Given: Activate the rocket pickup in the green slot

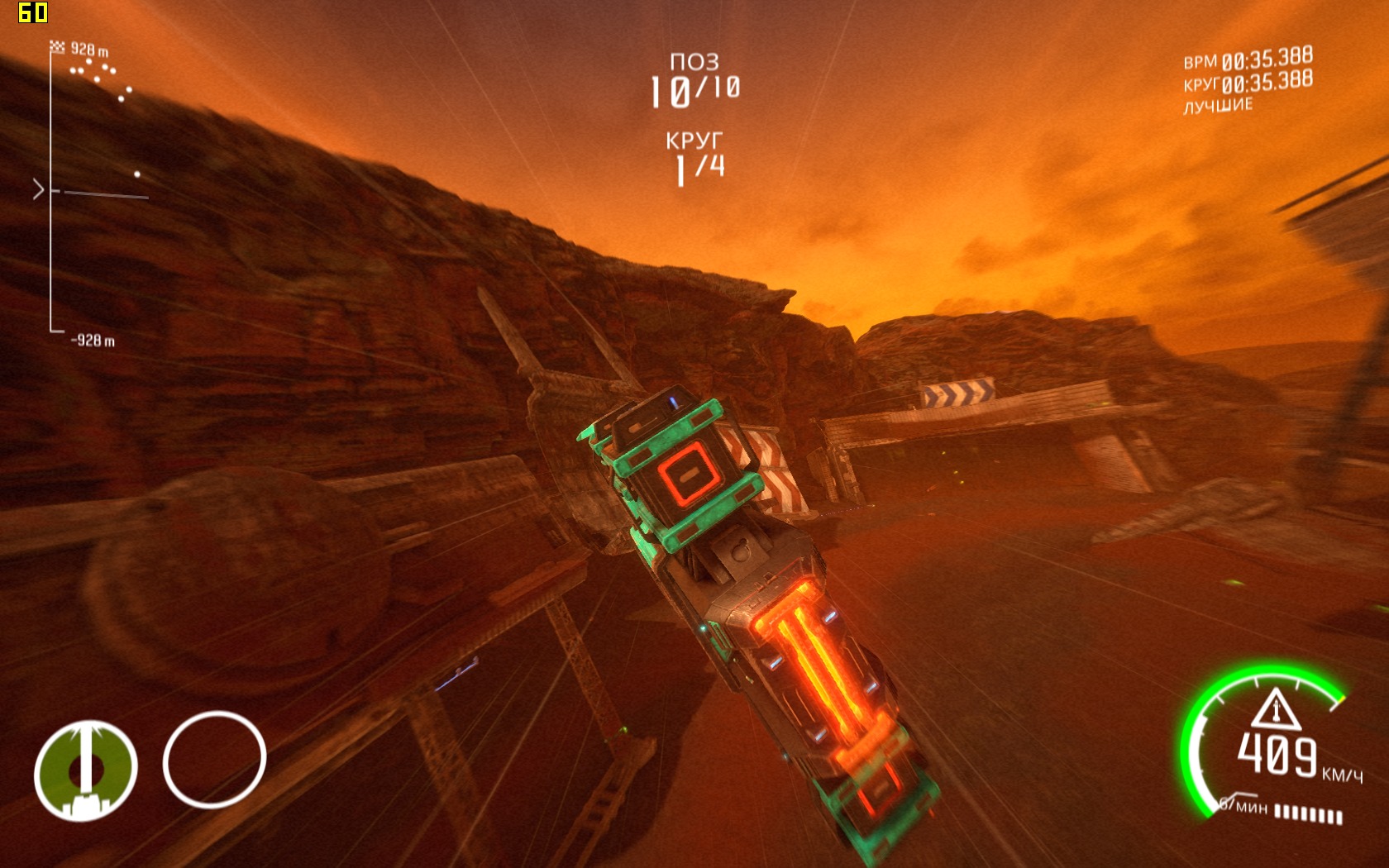Looking at the screenshot, I should tap(85, 770).
